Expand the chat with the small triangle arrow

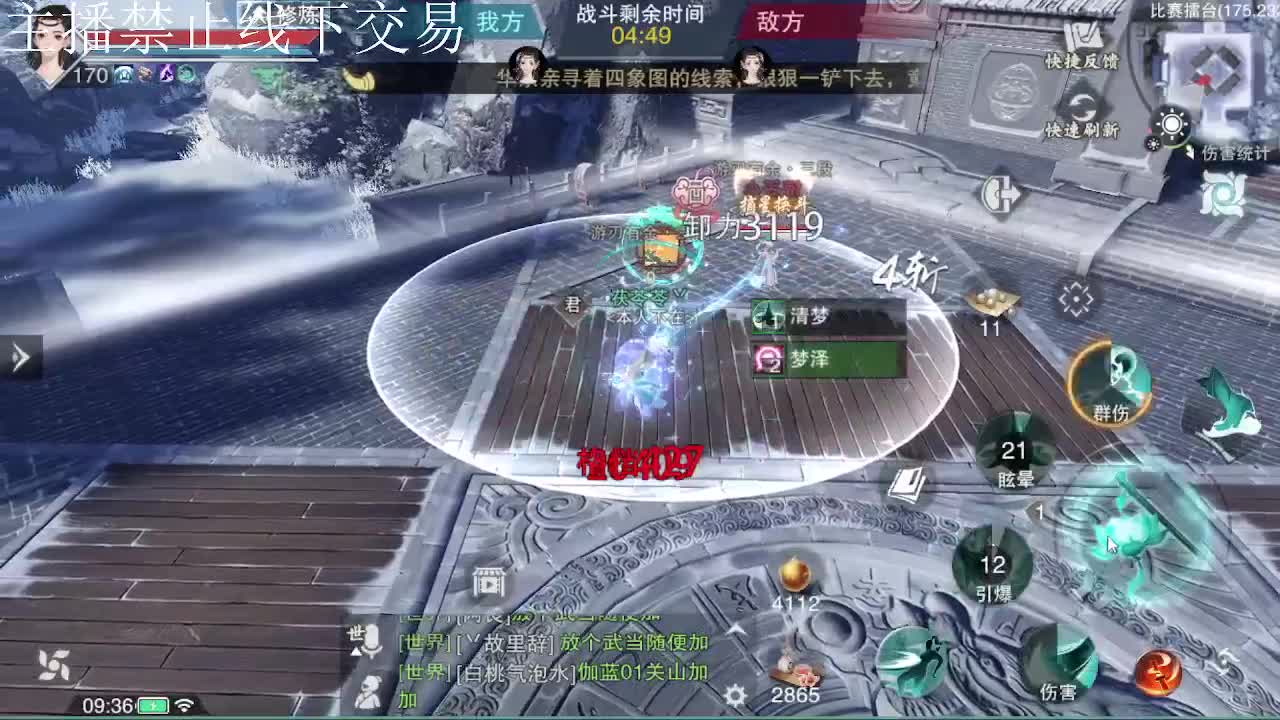click(x=355, y=652)
